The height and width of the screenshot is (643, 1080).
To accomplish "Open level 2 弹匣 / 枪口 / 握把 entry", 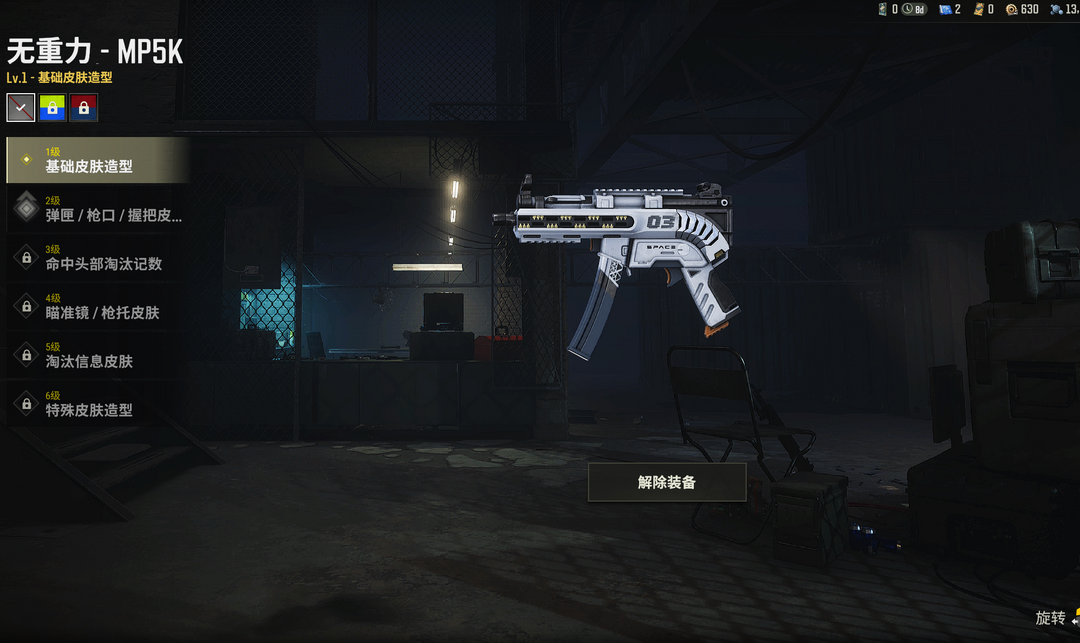I will 97,208.
